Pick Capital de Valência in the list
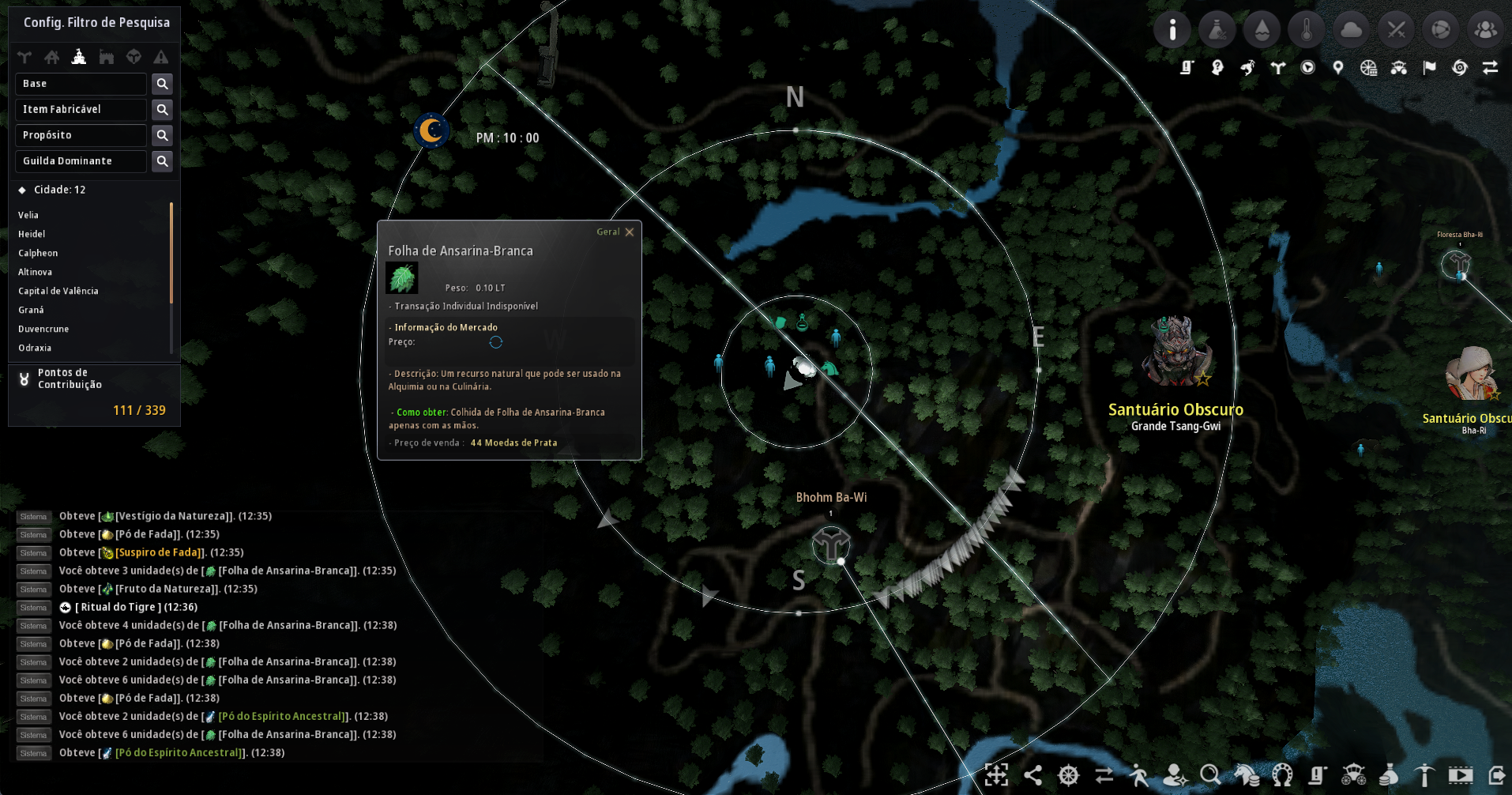The image size is (1512, 795). (58, 291)
